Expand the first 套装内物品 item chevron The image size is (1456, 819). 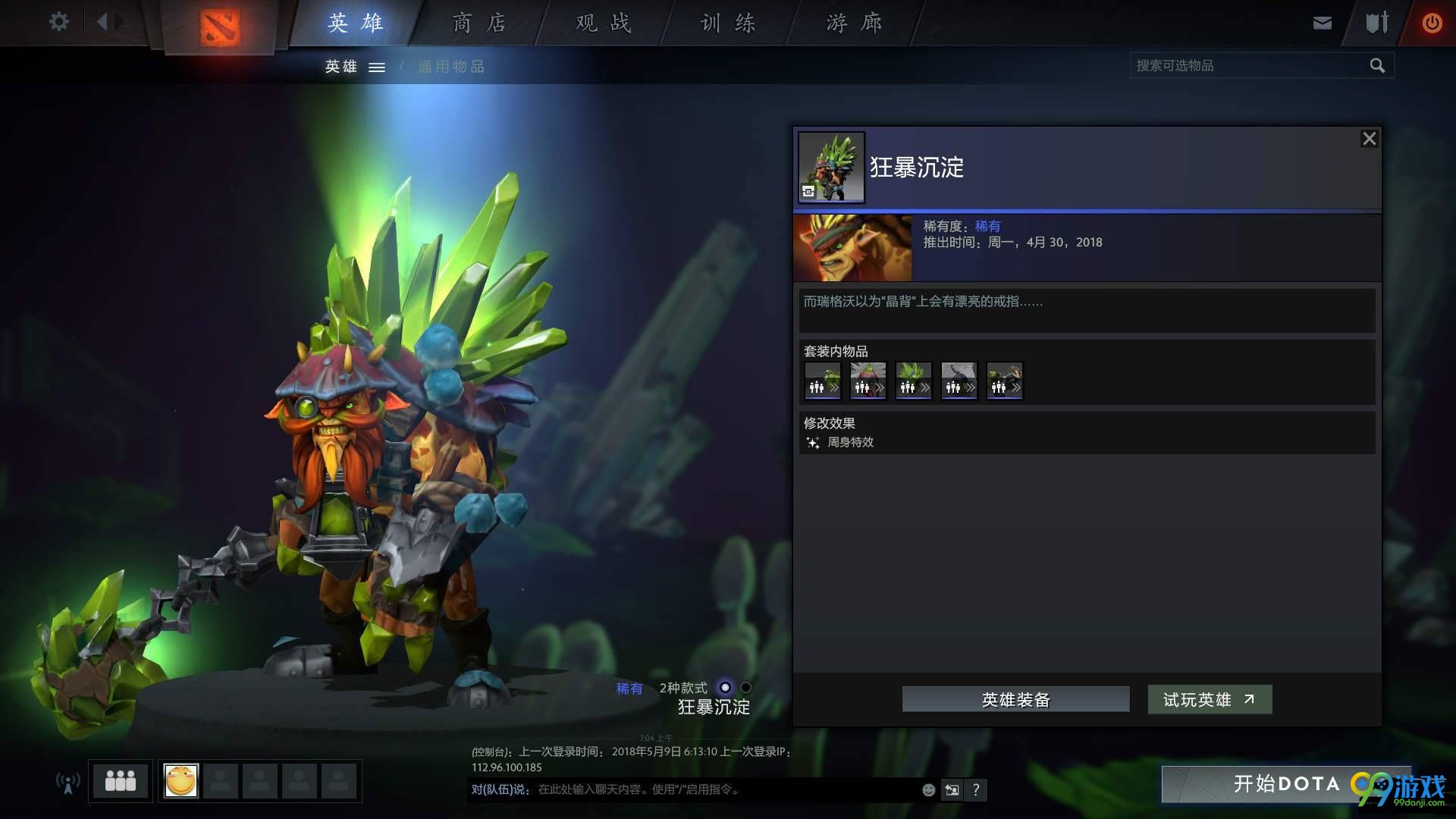(x=834, y=388)
